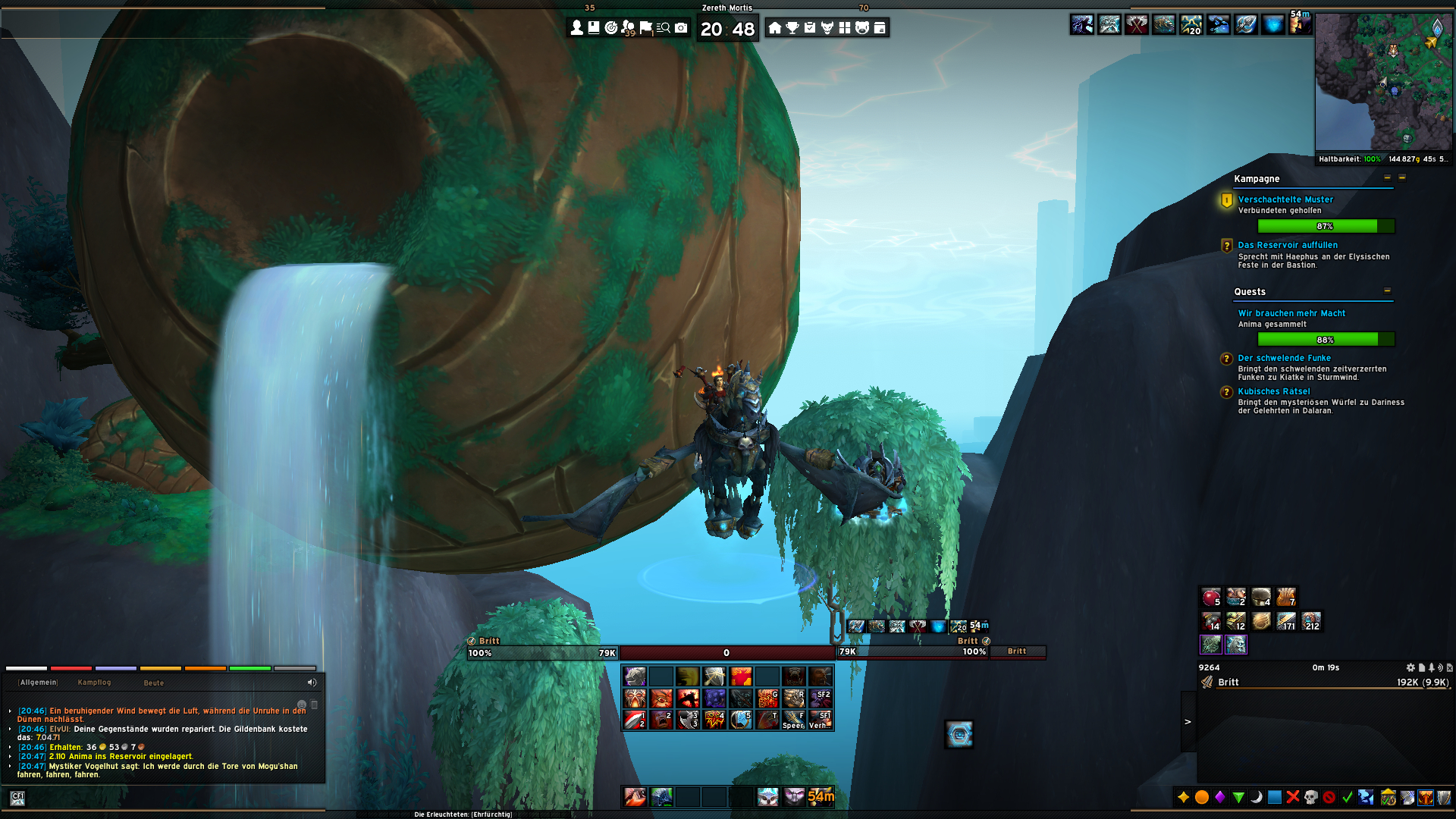Mute chat with the speaker toggle
The width and height of the screenshot is (1456, 819).
point(312,682)
